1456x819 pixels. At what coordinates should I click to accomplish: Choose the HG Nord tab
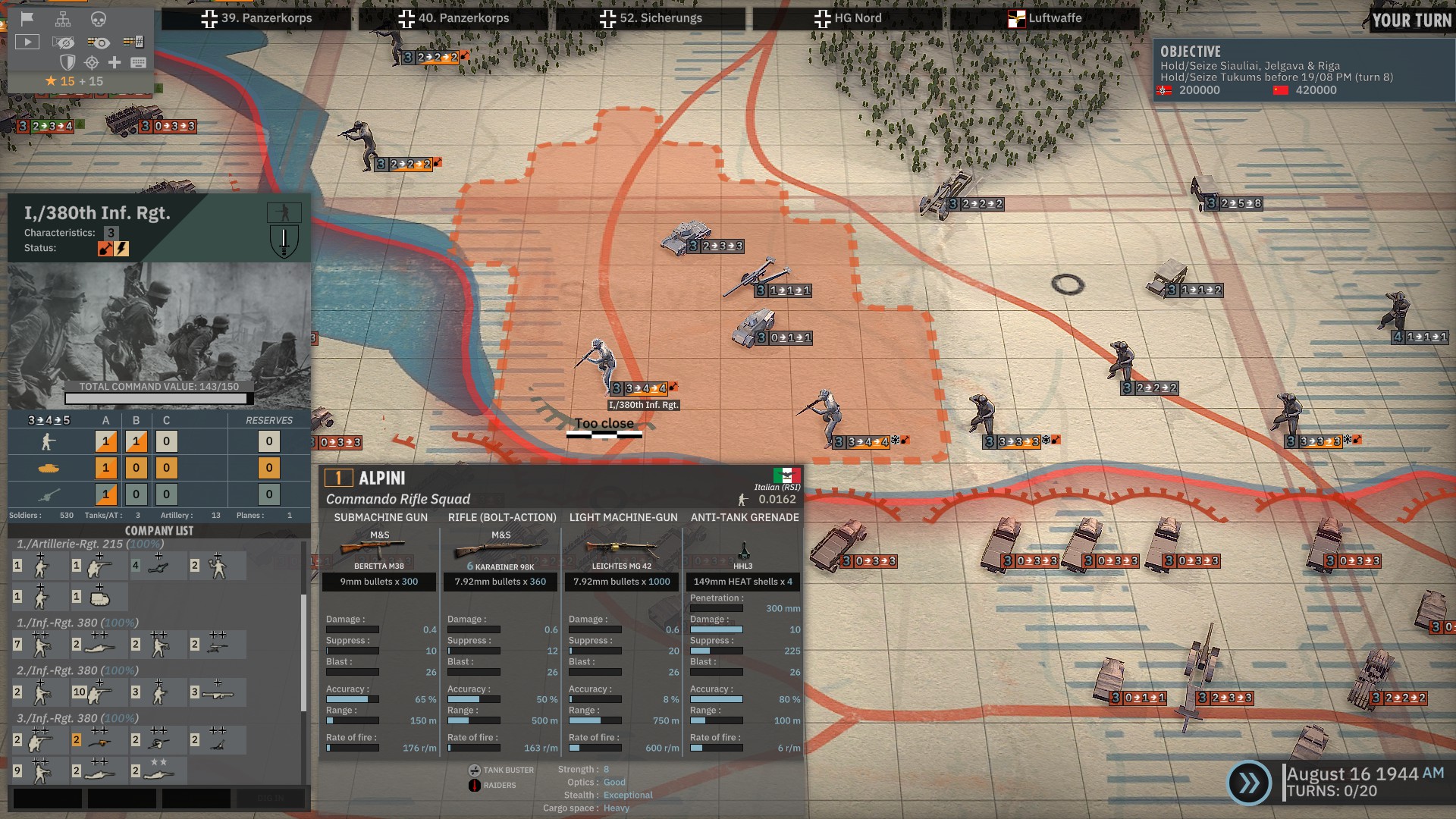pos(848,18)
